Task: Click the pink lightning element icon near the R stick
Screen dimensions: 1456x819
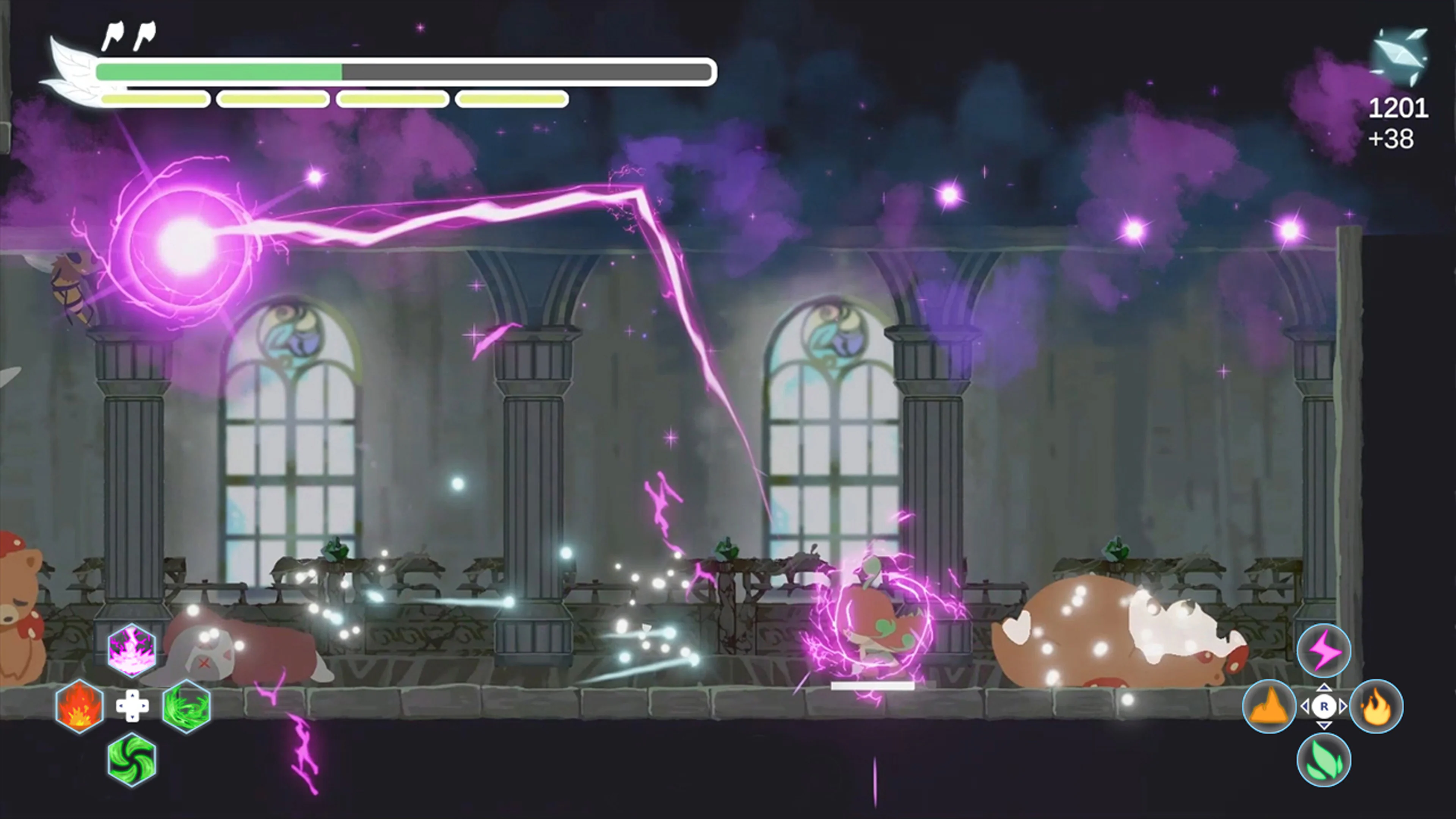Action: tap(1324, 650)
